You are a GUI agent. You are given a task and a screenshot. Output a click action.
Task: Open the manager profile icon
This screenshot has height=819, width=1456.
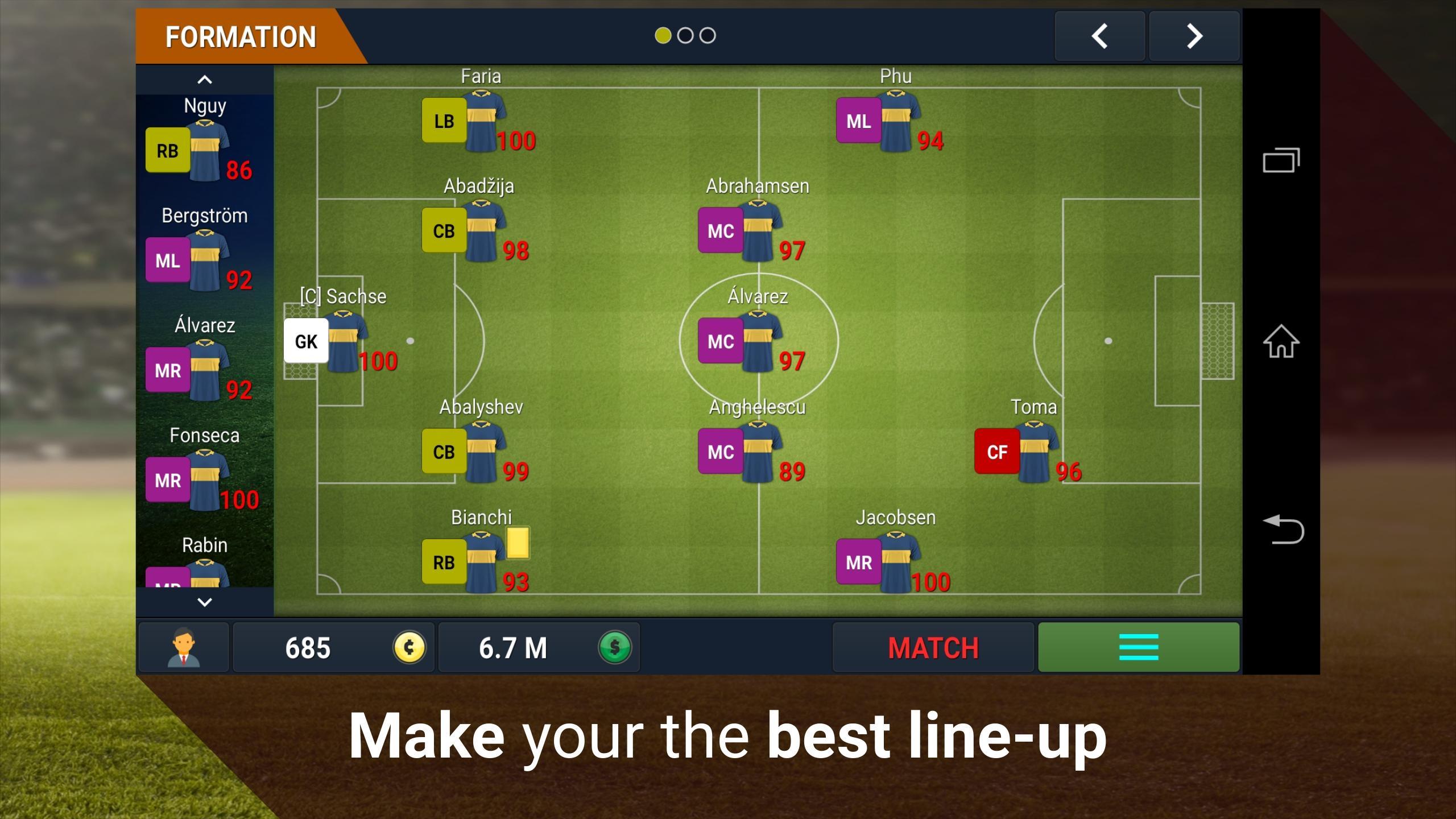(183, 647)
